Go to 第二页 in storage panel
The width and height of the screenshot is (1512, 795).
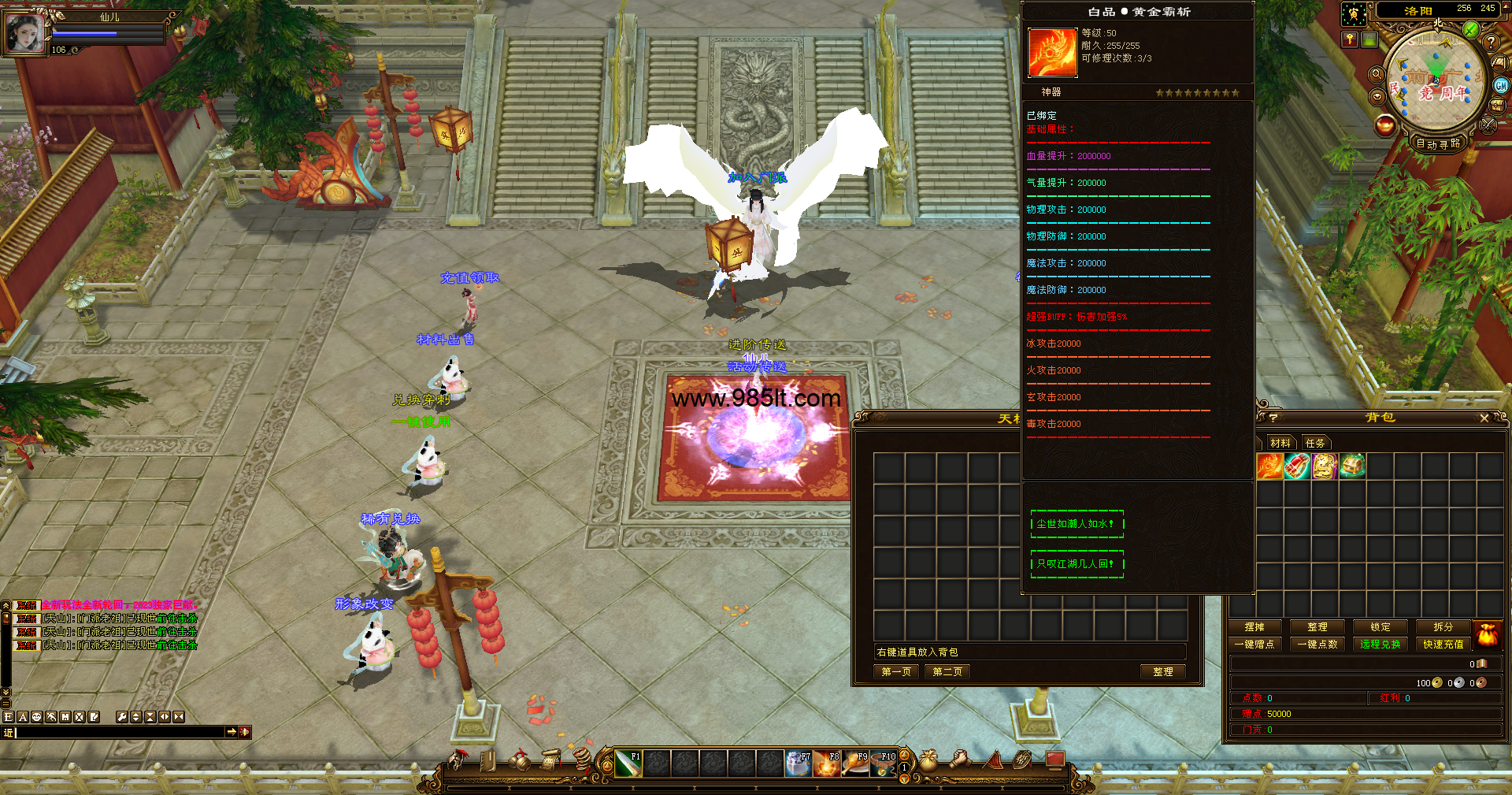click(x=947, y=672)
